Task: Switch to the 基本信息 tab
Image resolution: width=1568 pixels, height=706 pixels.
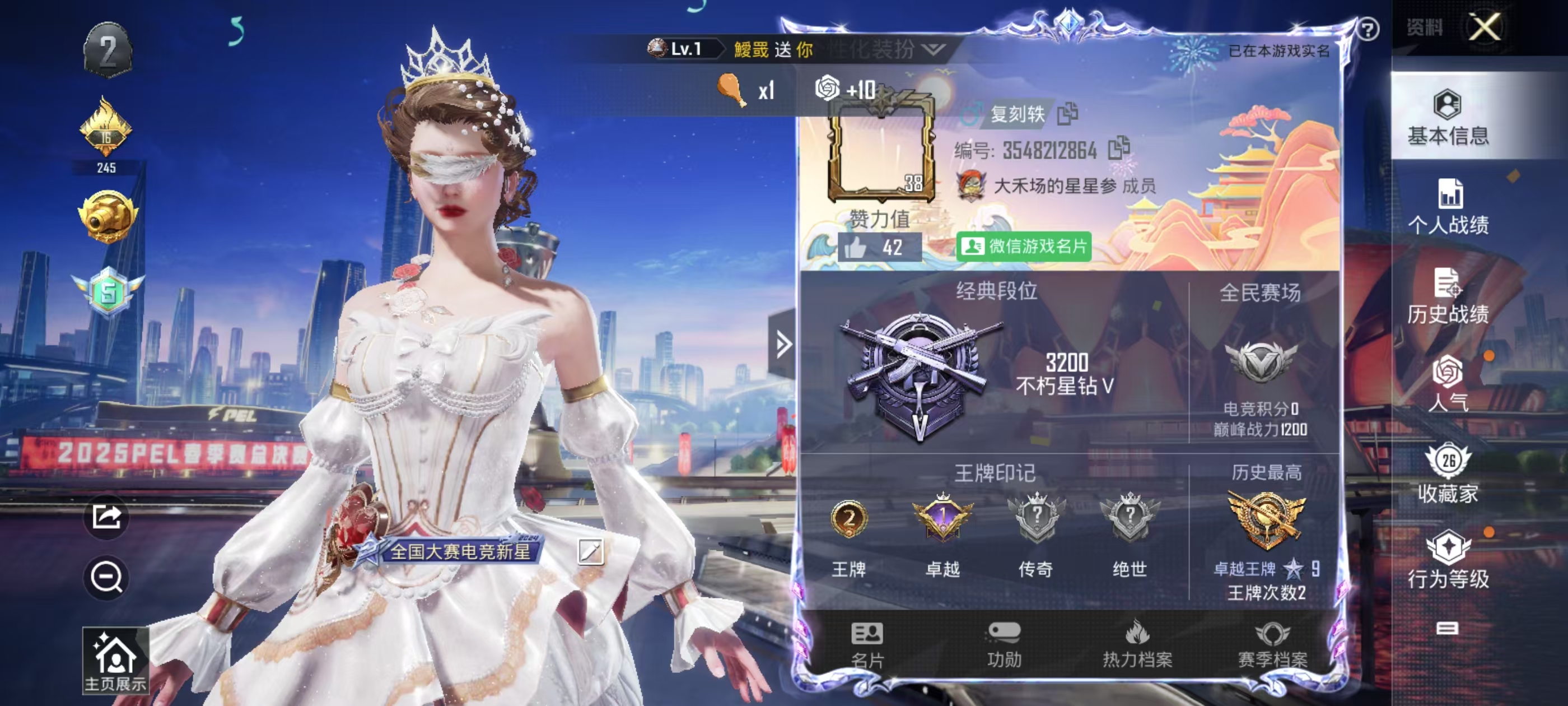Action: 1448,118
